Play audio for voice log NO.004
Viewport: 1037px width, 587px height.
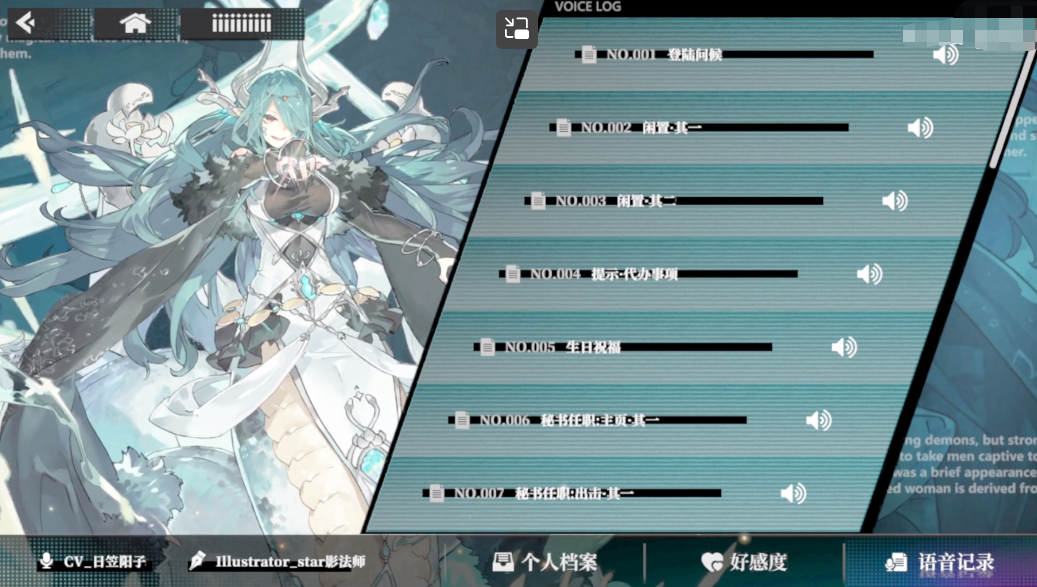click(x=869, y=274)
